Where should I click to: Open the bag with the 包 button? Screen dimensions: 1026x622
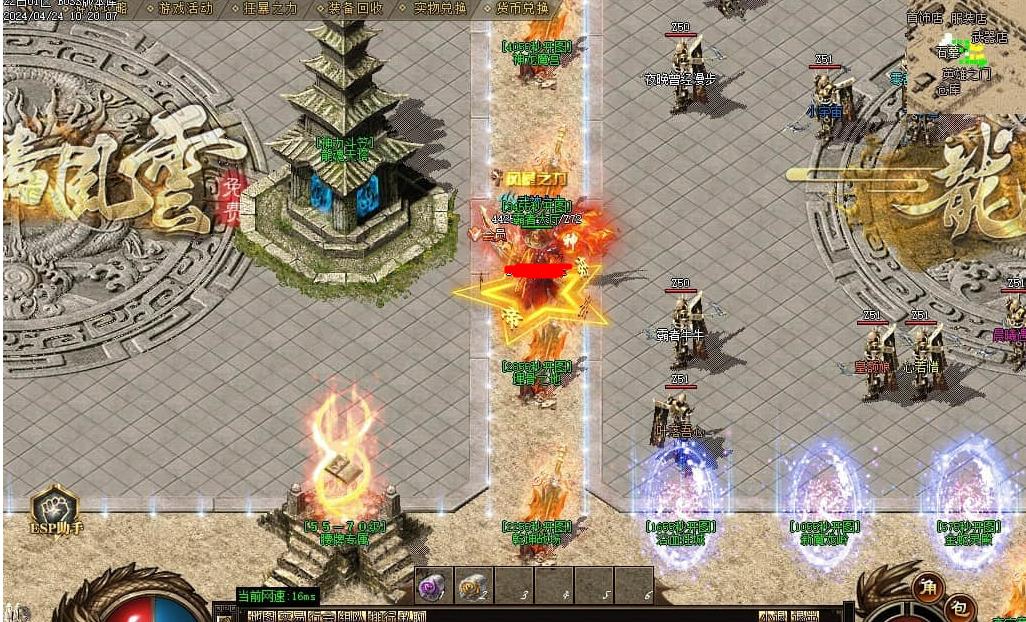point(958,606)
